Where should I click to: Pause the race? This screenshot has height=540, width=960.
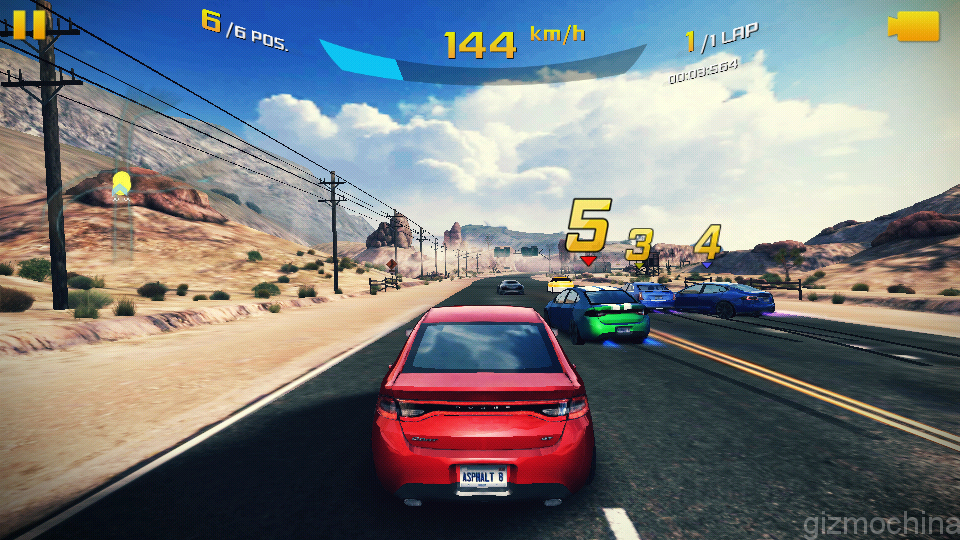click(29, 23)
